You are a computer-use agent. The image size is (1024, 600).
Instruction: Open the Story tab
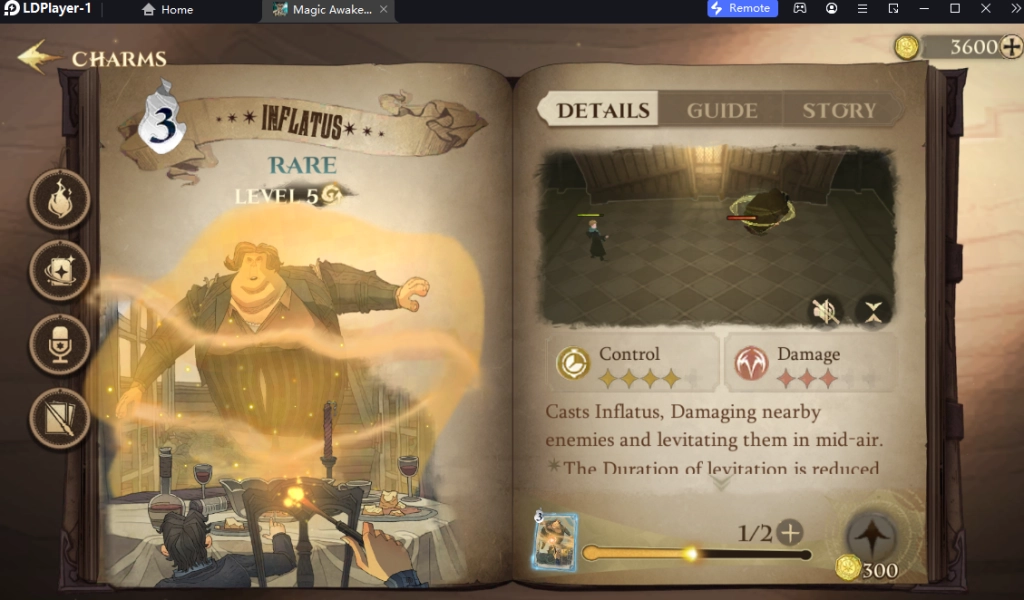(838, 111)
